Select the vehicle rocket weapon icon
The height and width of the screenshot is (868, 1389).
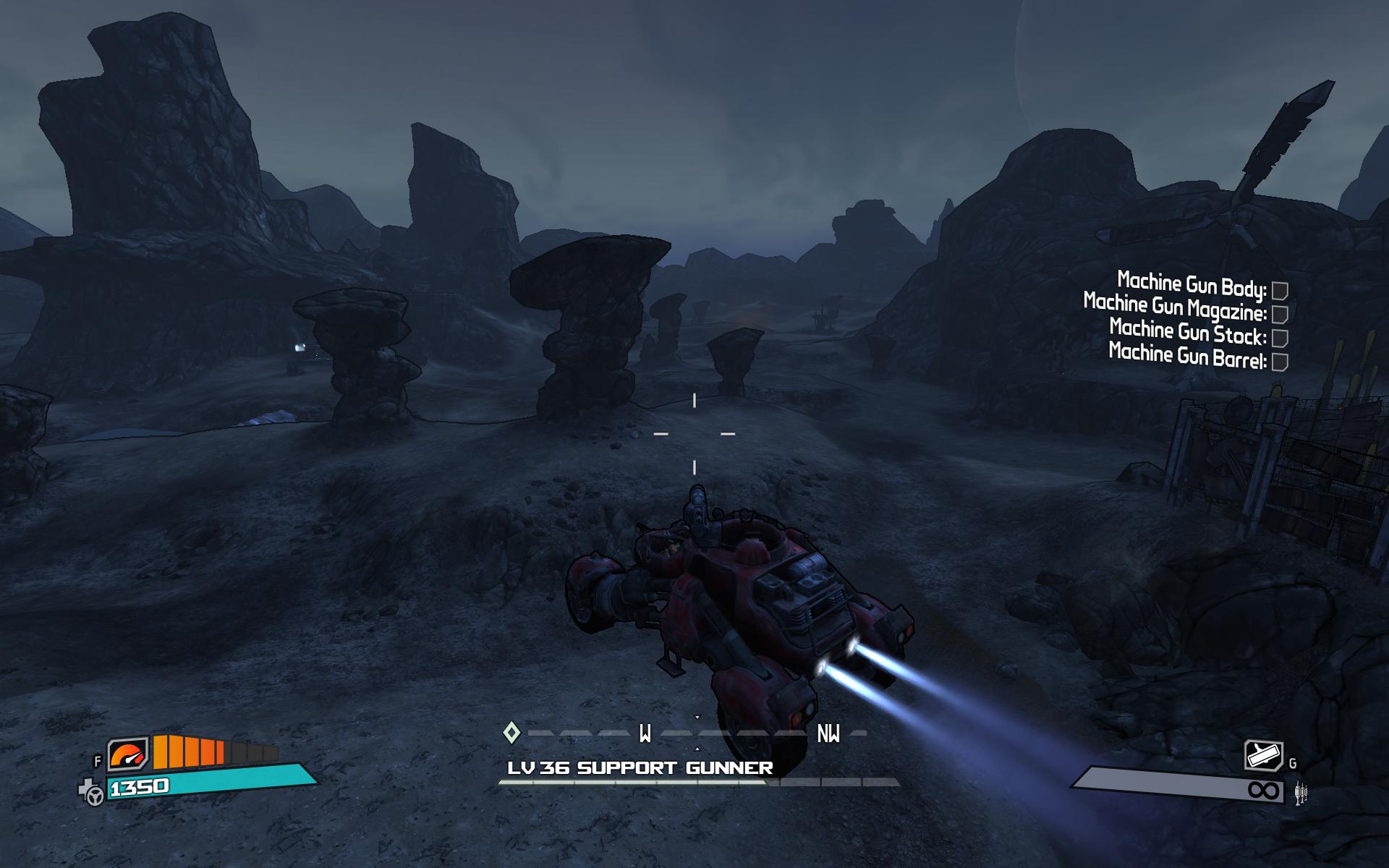[1263, 756]
